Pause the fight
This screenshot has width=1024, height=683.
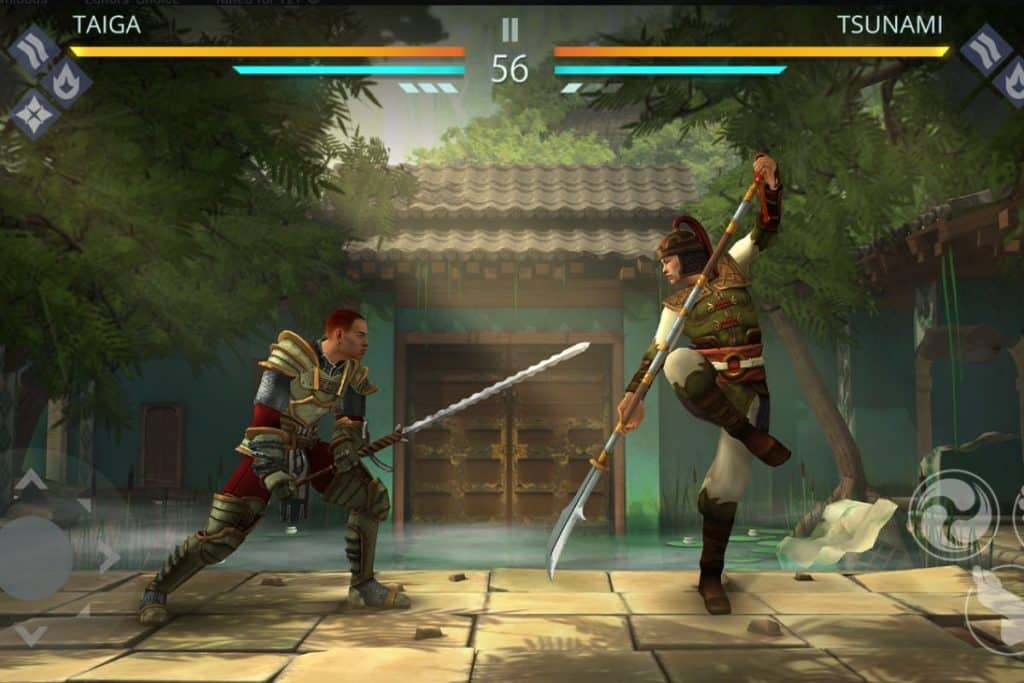click(510, 30)
